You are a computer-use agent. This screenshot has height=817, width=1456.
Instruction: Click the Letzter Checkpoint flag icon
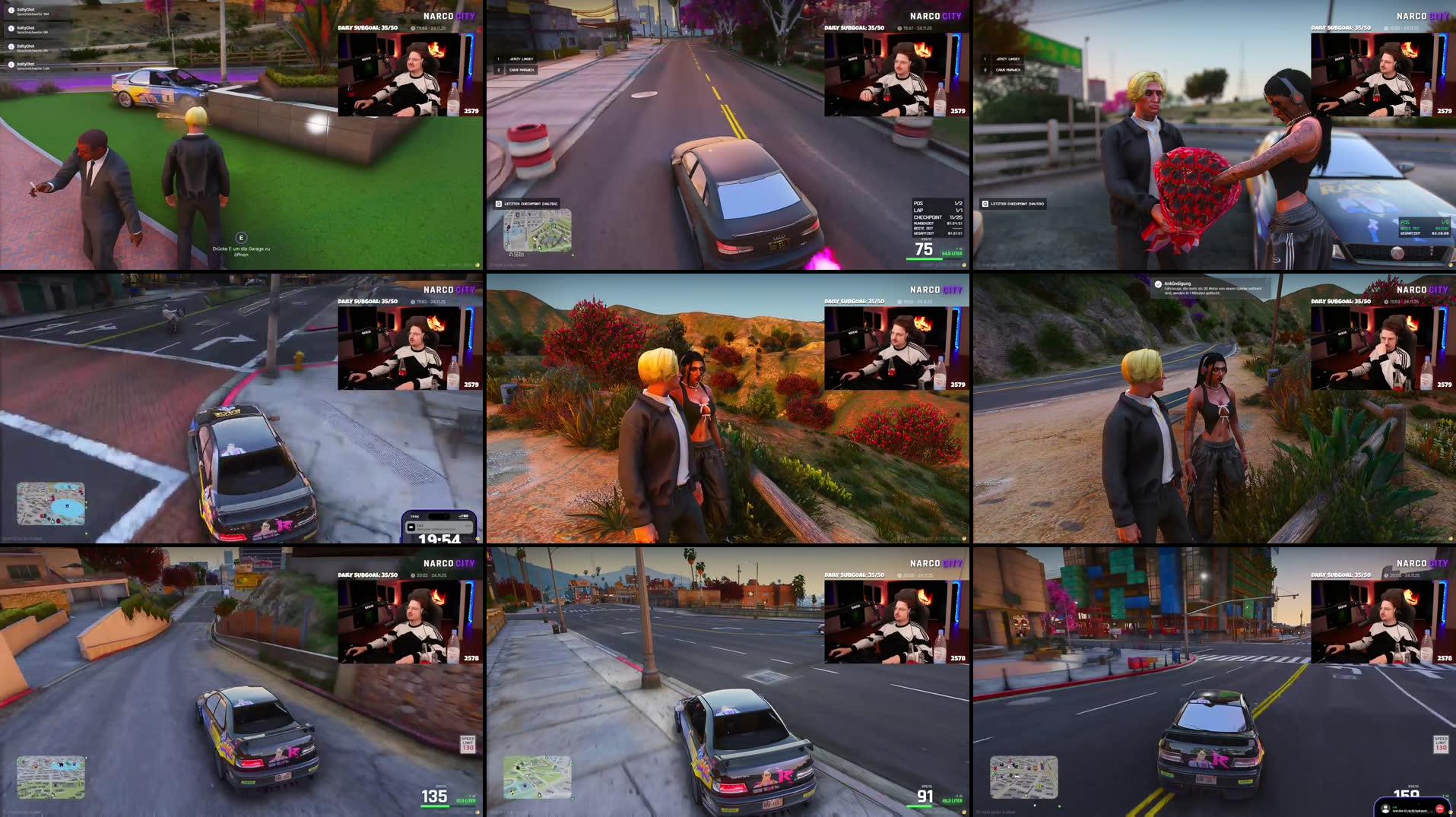point(498,204)
